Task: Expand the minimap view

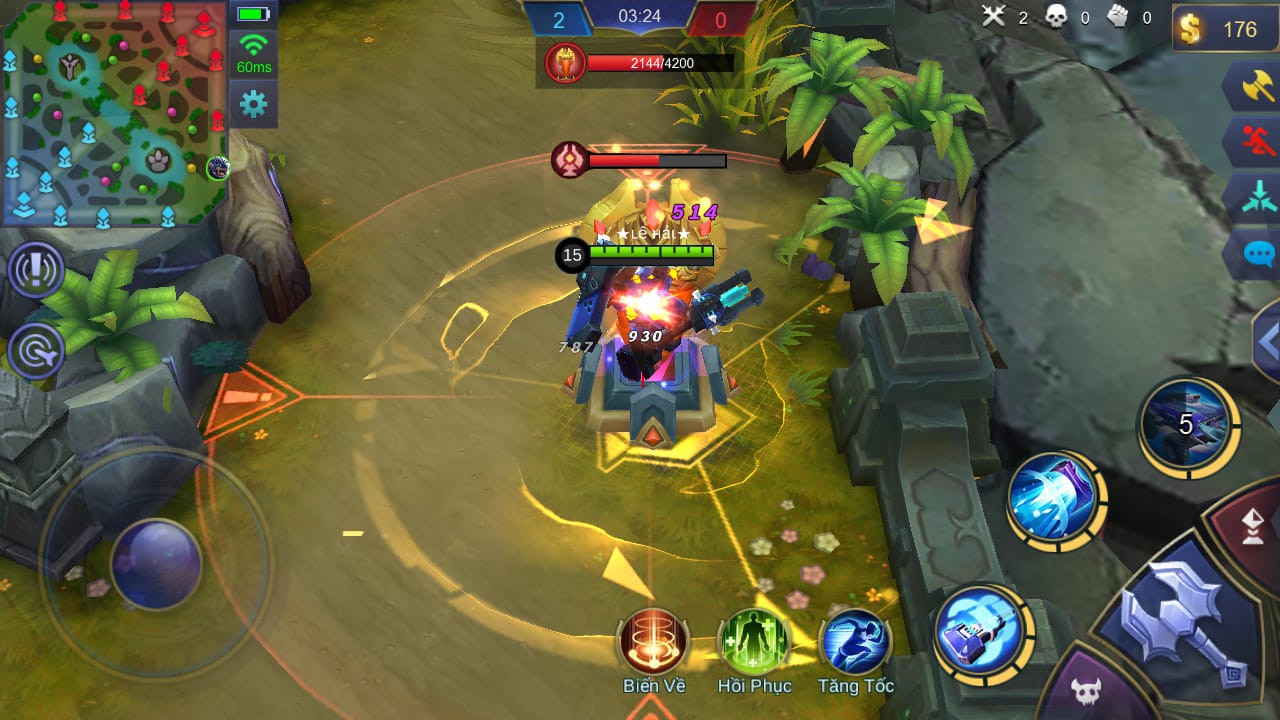Action: pos(115,115)
